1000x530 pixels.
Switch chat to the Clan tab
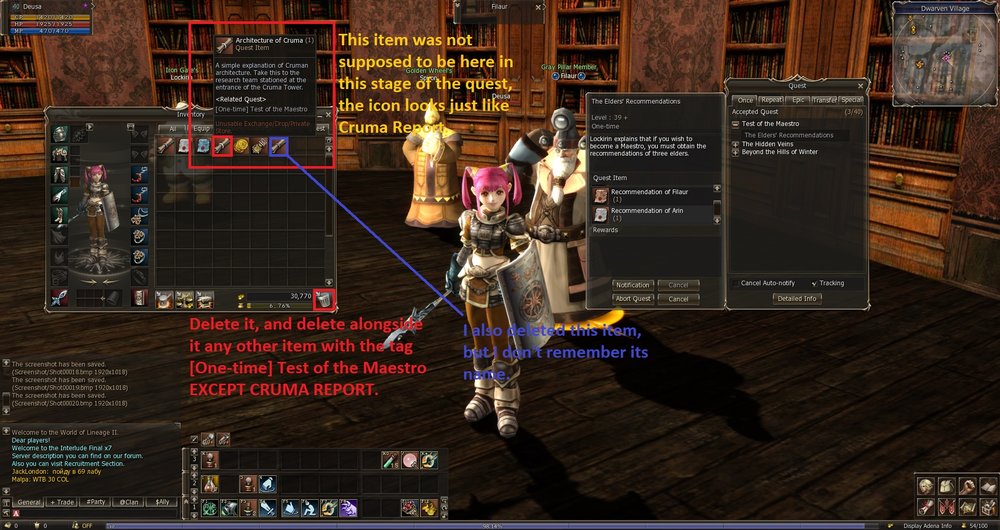tap(129, 501)
